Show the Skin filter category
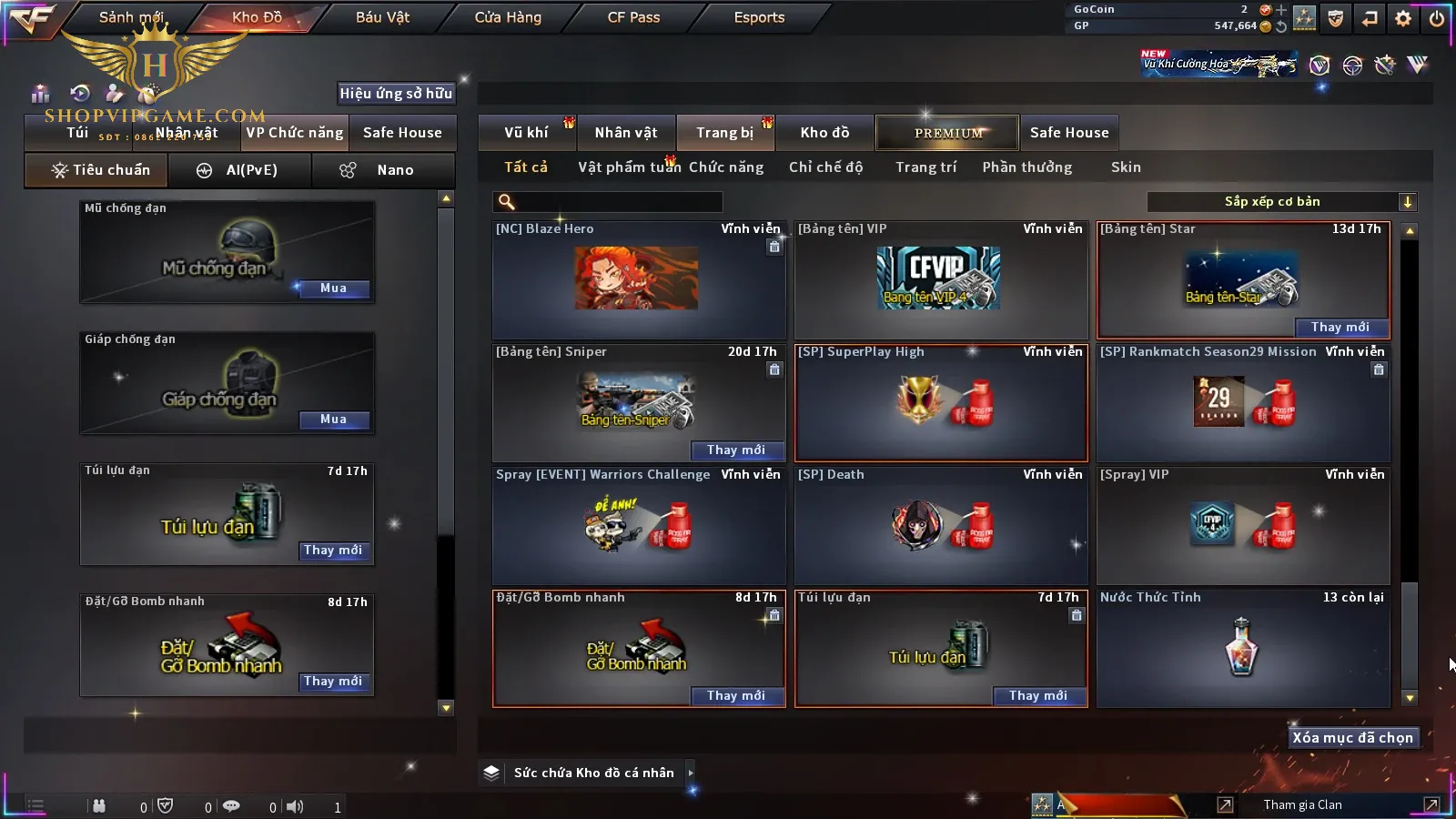This screenshot has height=819, width=1456. point(1126,167)
